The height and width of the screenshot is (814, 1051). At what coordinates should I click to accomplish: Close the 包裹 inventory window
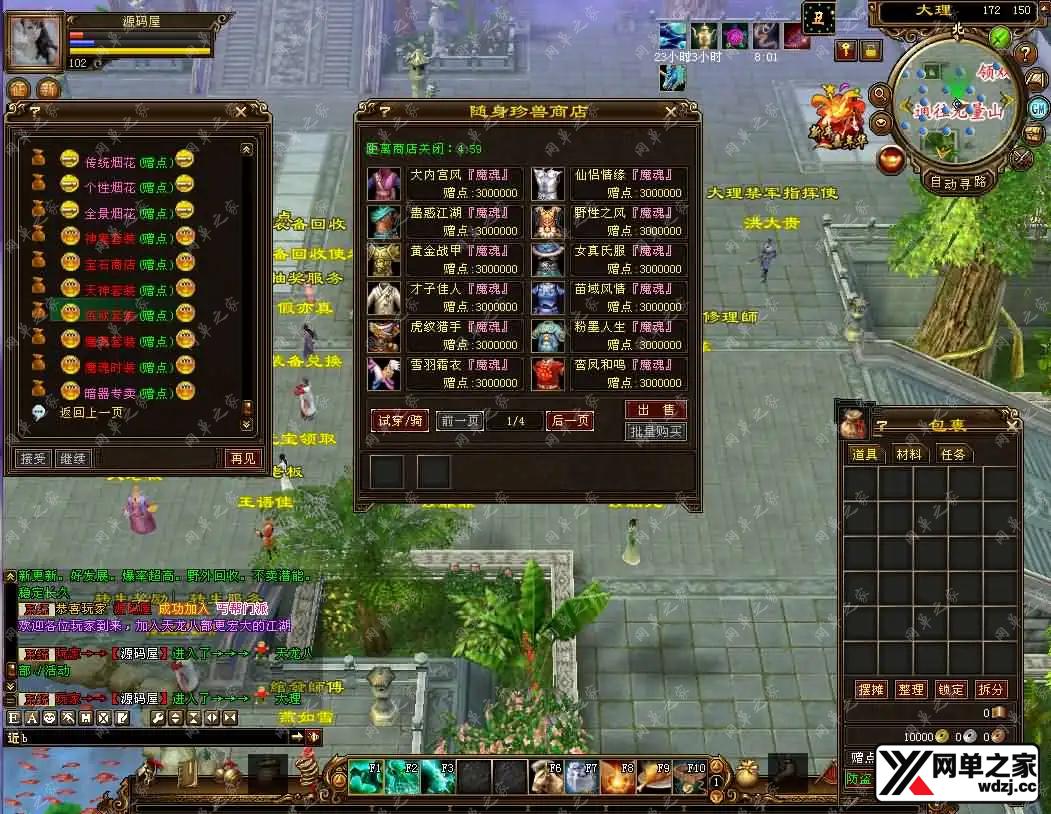pos(1012,426)
